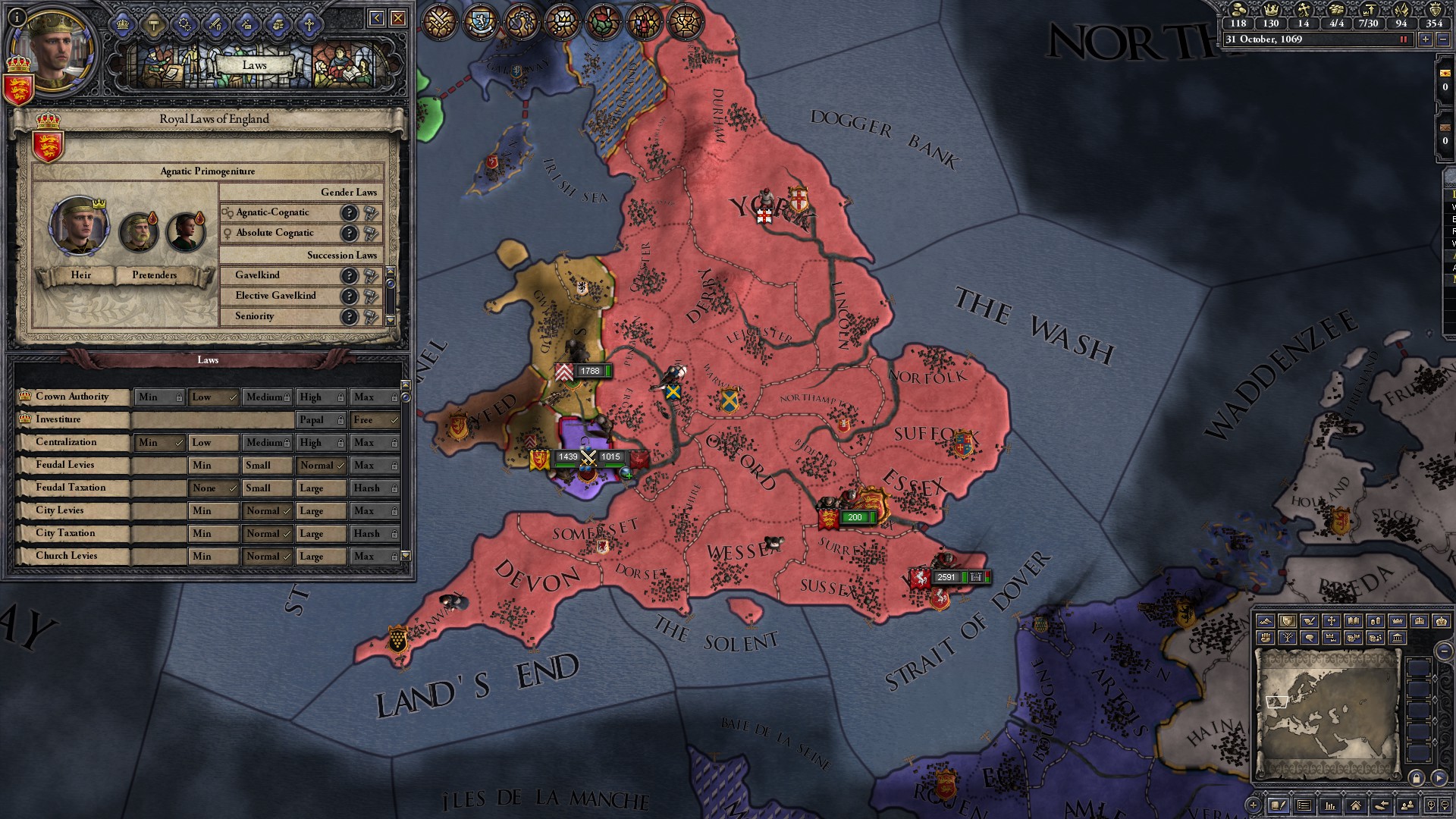Increase game speed with plus button
The height and width of the screenshot is (819, 1456).
1426,39
